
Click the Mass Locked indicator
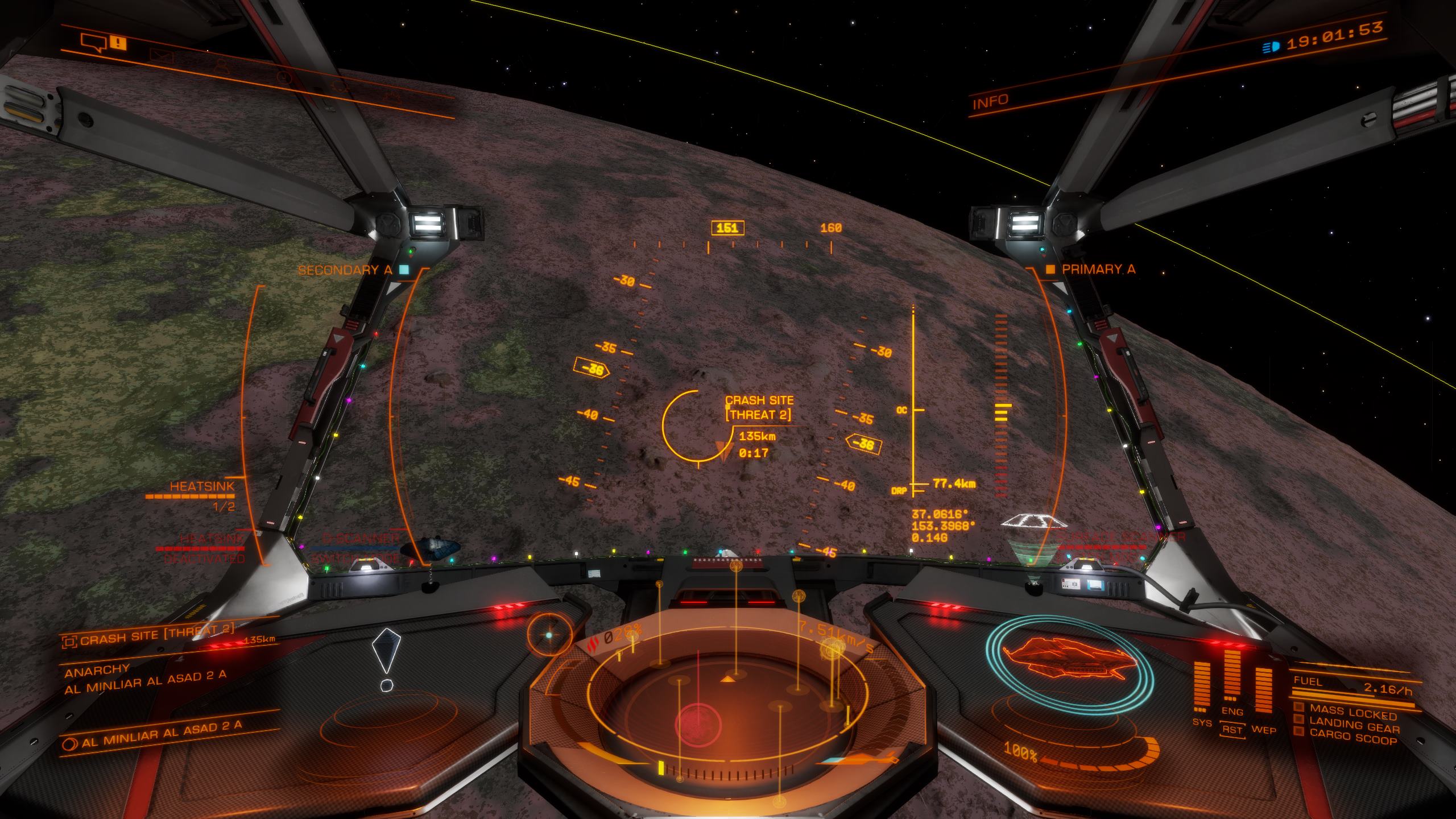(x=1352, y=711)
